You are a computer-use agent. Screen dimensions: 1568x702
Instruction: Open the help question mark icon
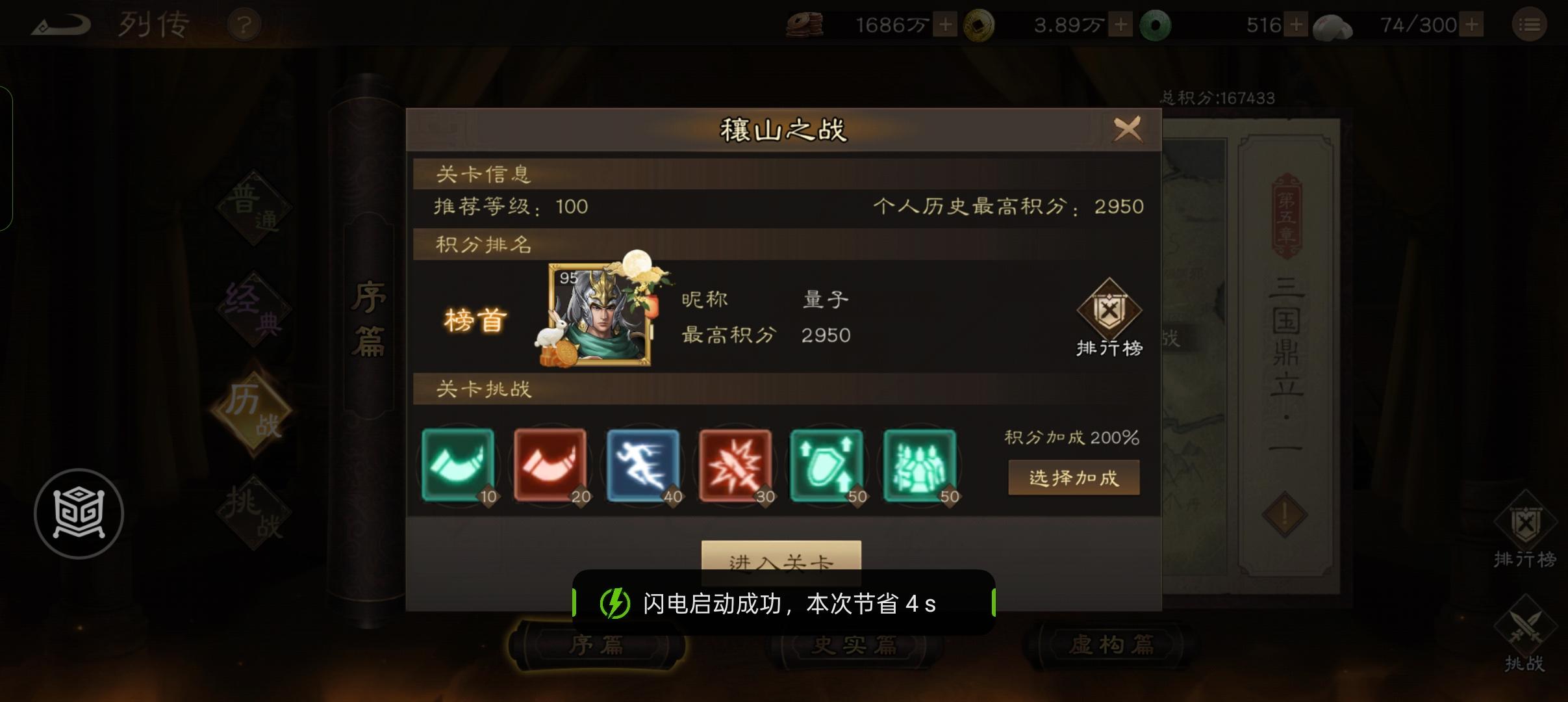click(x=244, y=24)
